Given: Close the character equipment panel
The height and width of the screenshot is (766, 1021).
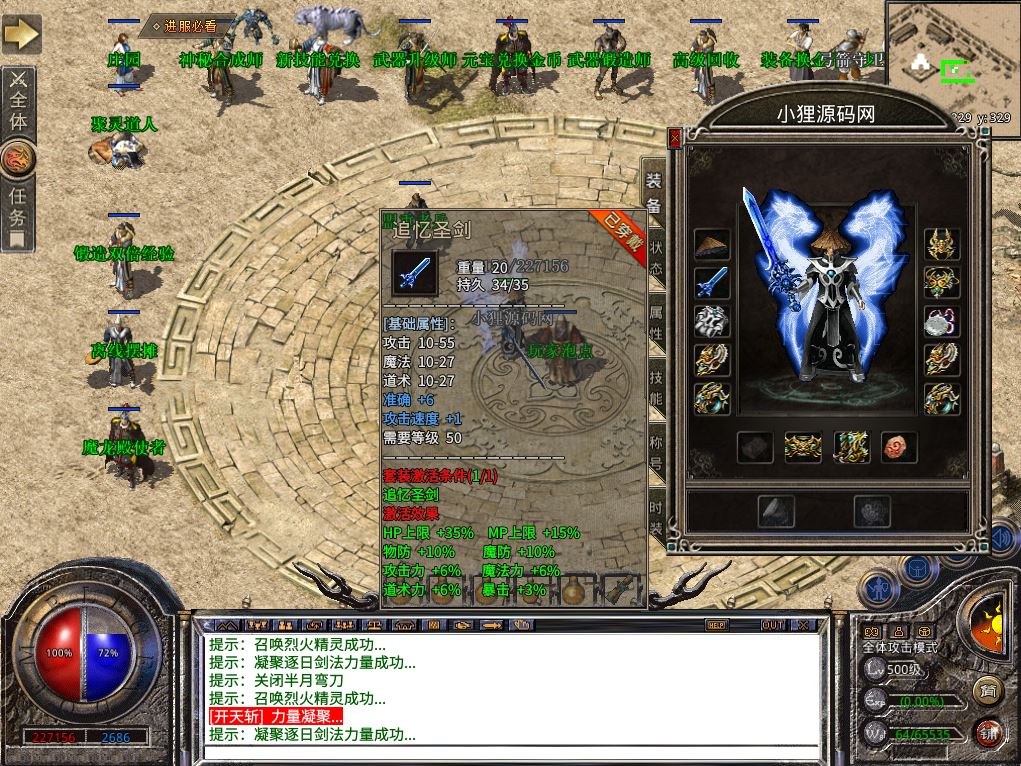Looking at the screenshot, I should coord(675,136).
